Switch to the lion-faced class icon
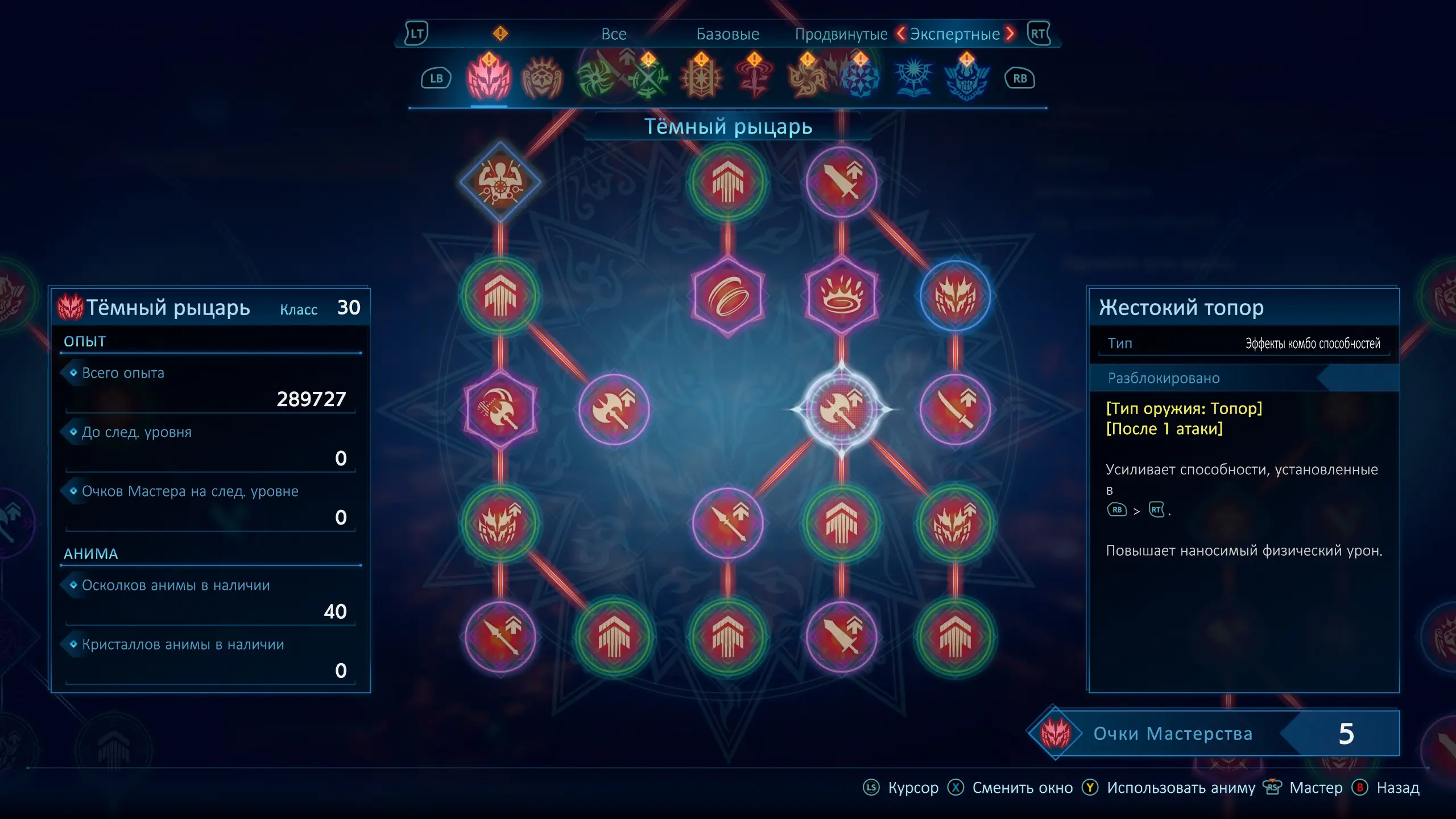This screenshot has width=1456, height=819. click(x=542, y=78)
